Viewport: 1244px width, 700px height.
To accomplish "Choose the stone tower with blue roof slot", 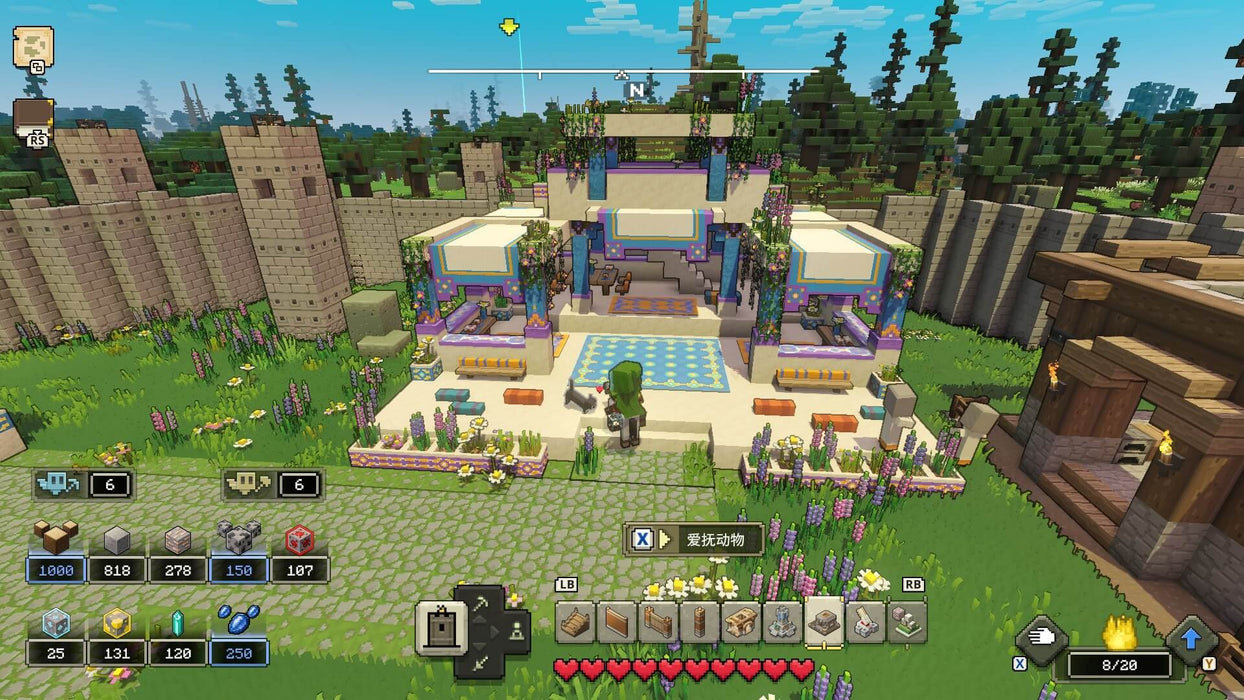I will pyautogui.click(x=782, y=622).
